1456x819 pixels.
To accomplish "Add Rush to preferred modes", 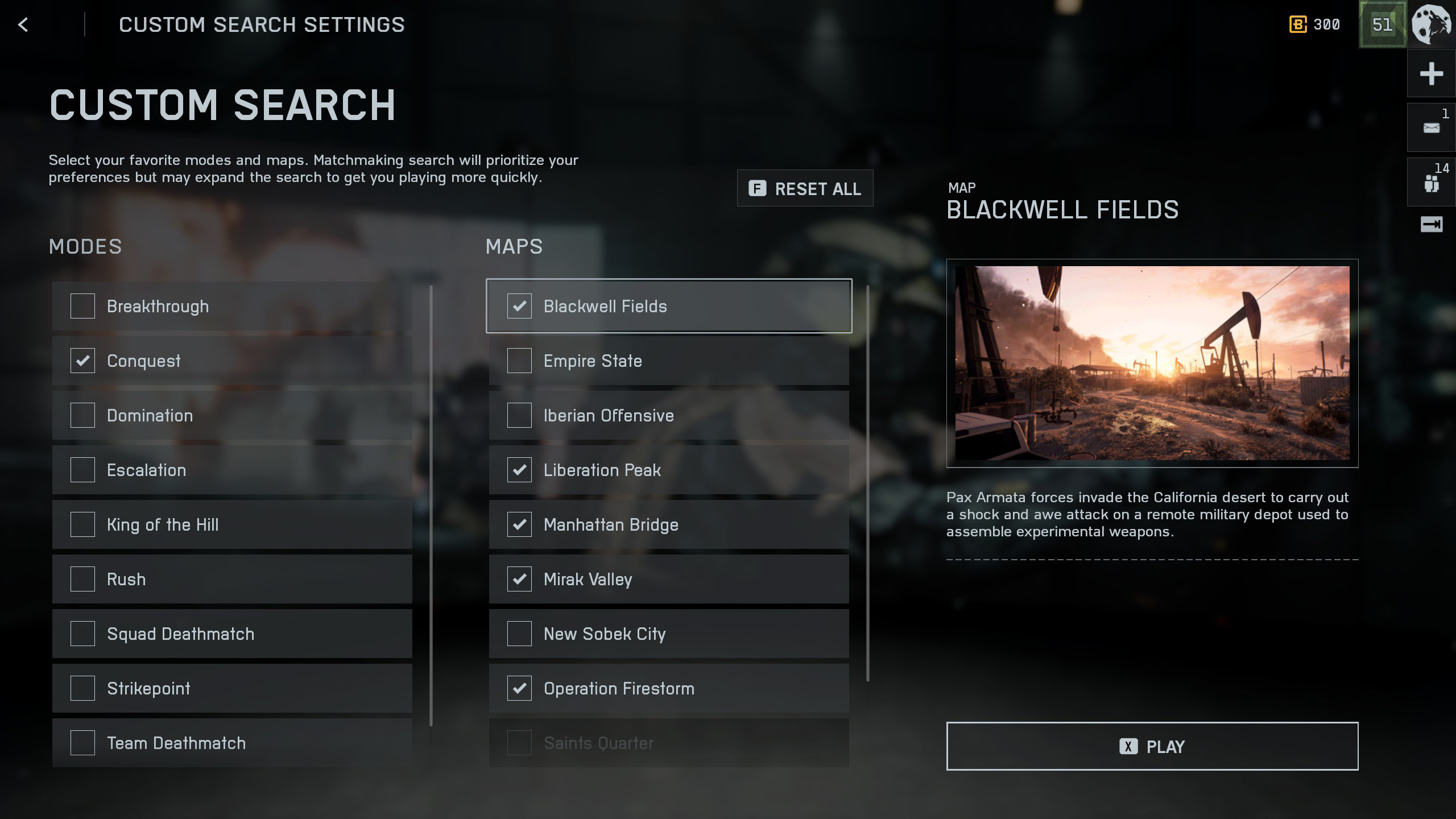I will [82, 579].
